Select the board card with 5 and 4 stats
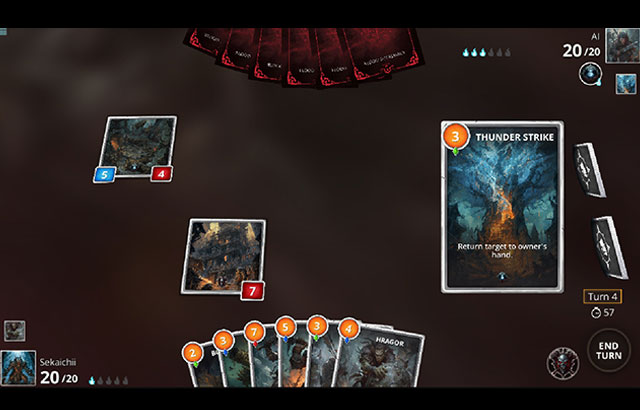Viewport: 640px width, 410px height. (139, 150)
